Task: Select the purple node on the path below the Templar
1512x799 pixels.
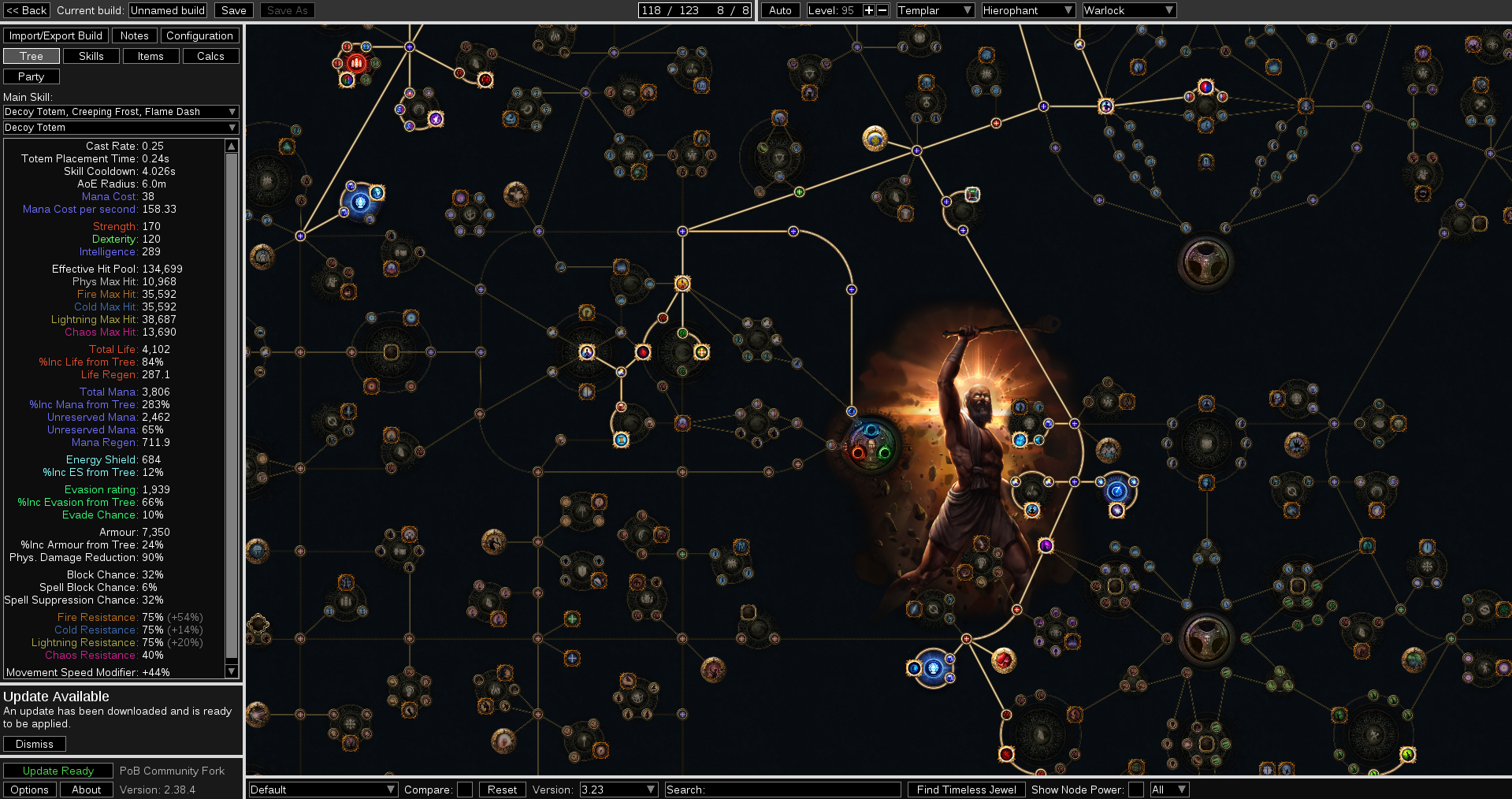Action: point(1046,545)
